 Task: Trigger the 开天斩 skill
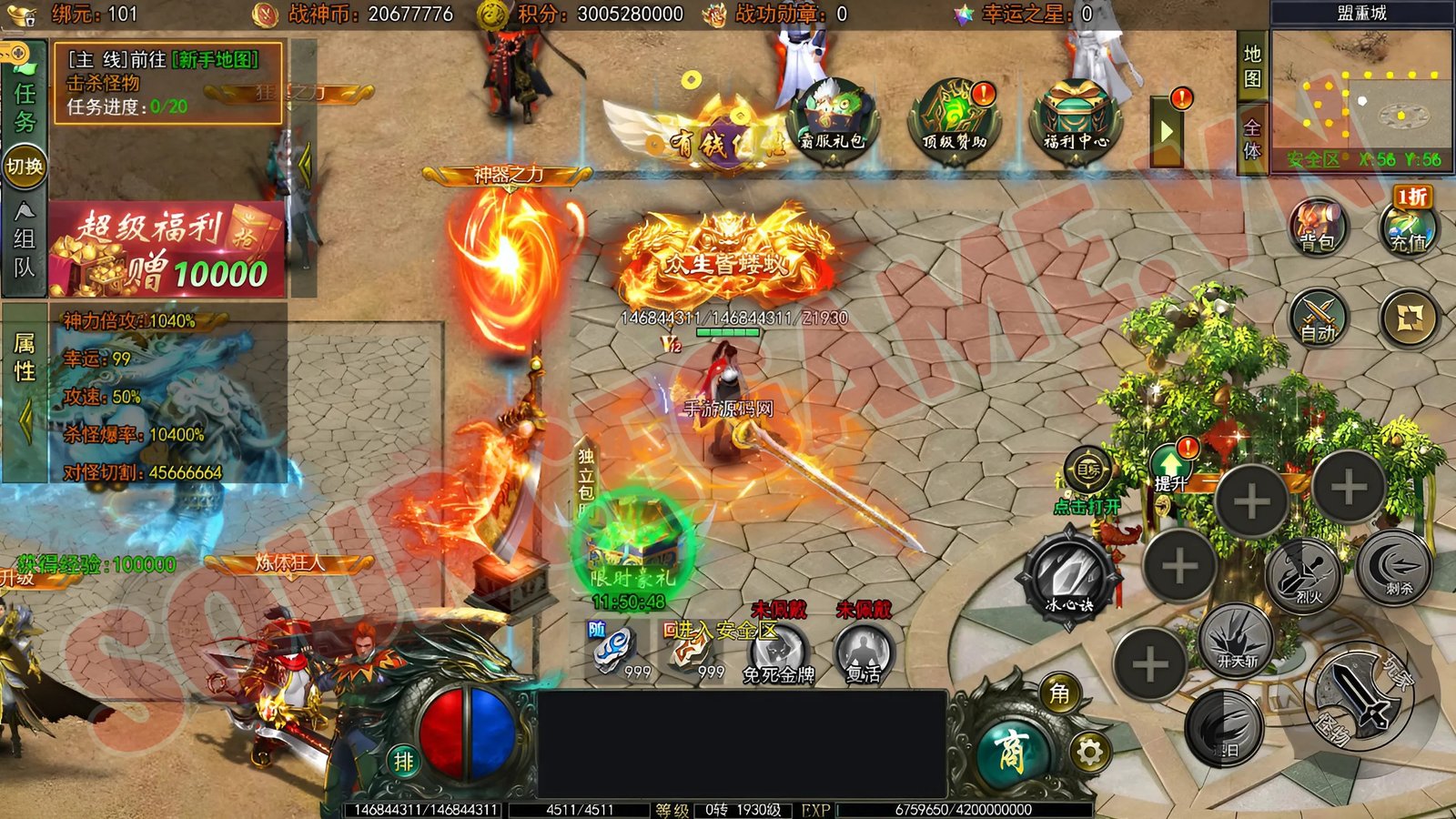point(1236,639)
